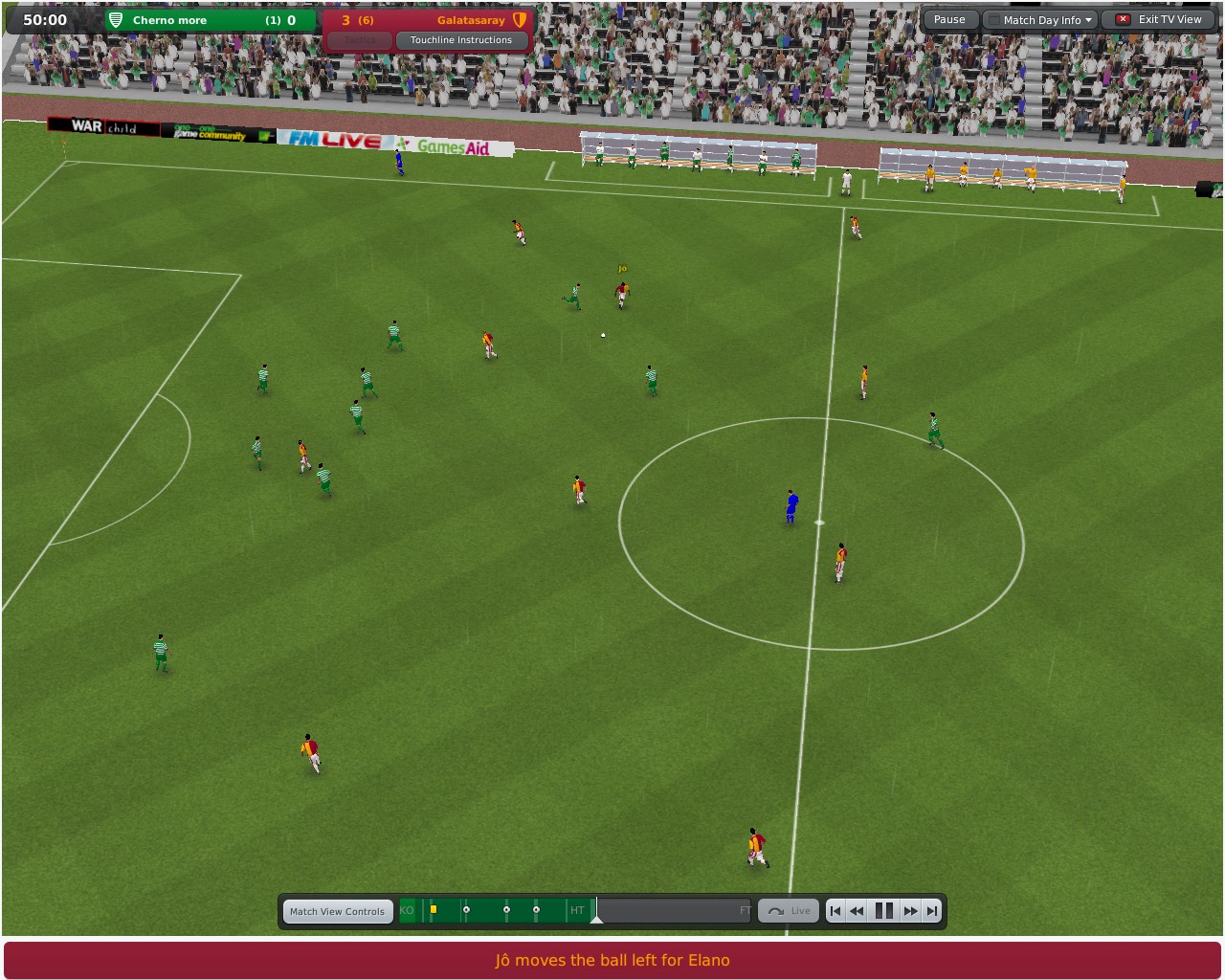Rewind the match replay
Screen dimensions: 1225x980
point(857,910)
